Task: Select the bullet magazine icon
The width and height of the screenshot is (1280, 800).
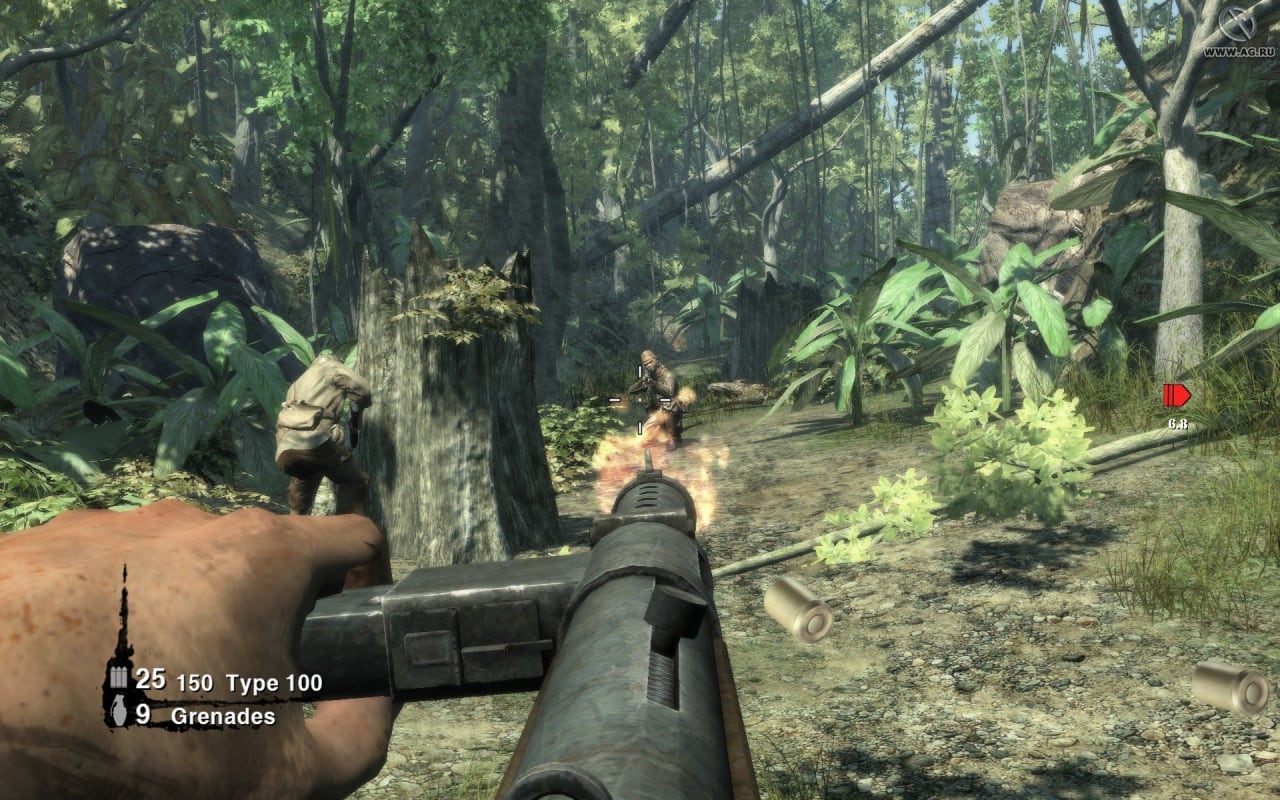Action: (x=119, y=678)
